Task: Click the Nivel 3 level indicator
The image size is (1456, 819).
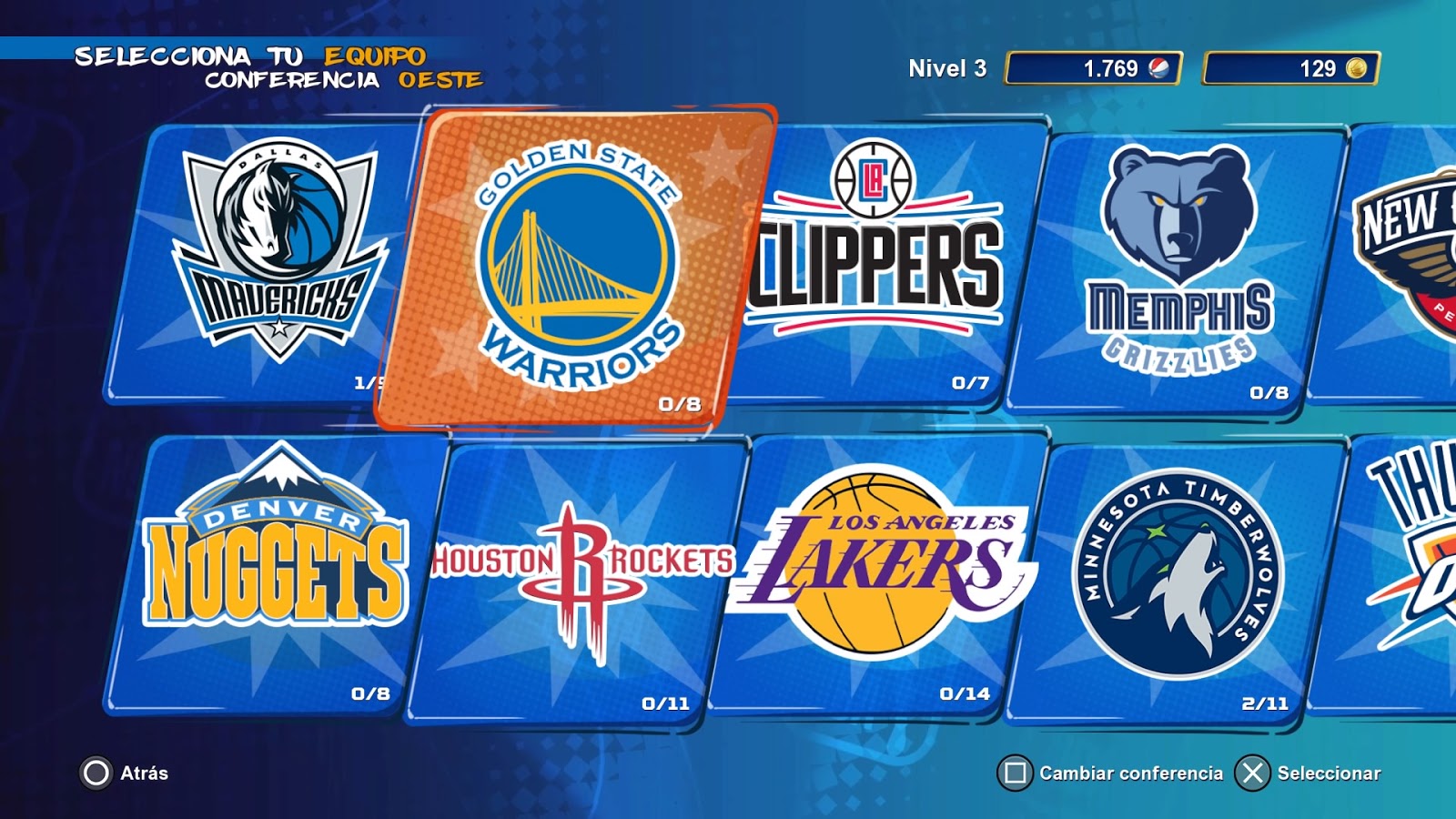Action: tap(947, 67)
